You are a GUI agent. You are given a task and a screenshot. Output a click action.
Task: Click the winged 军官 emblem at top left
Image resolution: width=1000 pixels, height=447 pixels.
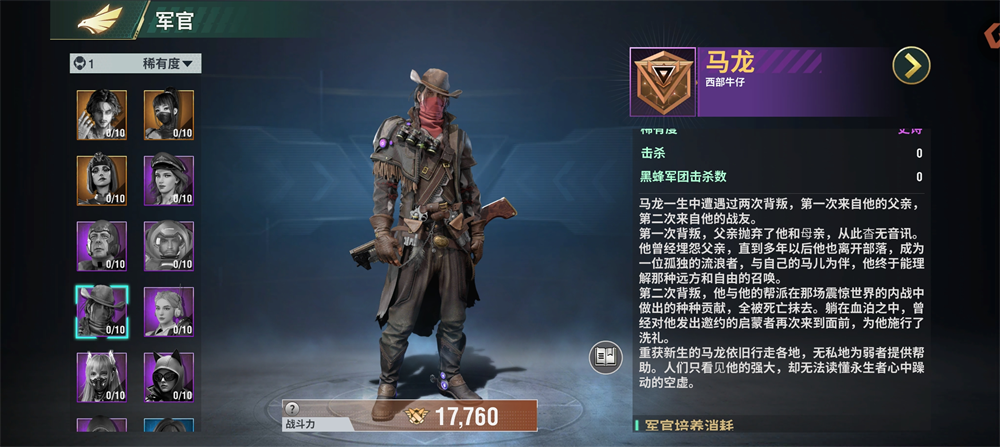pyautogui.click(x=100, y=18)
